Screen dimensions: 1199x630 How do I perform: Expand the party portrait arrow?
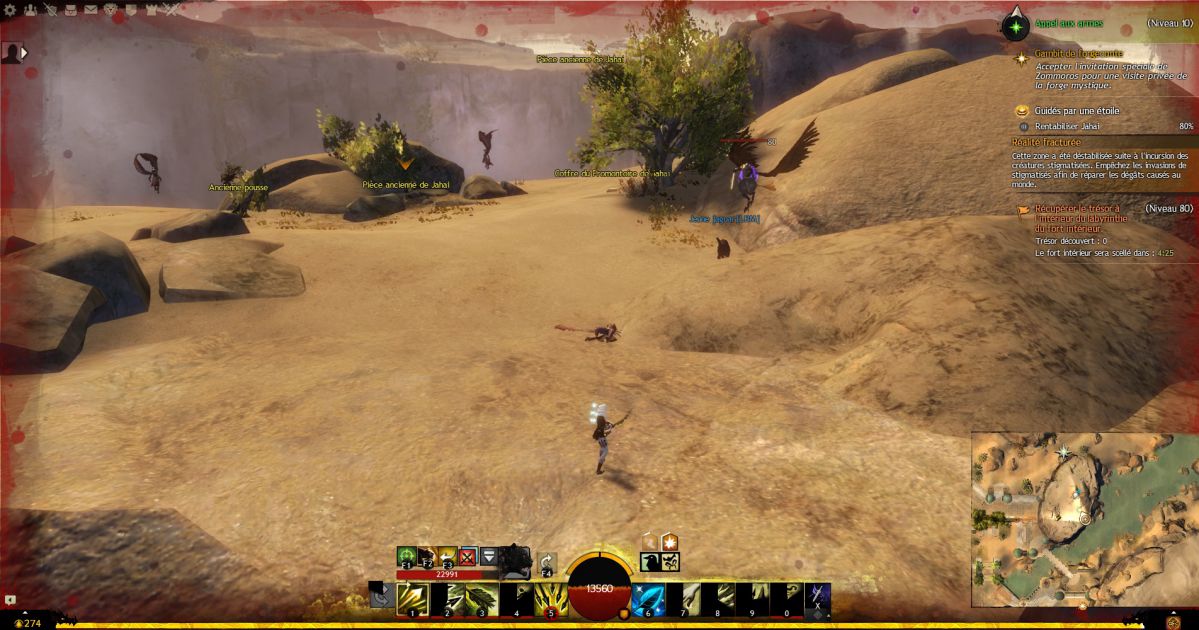pos(24,52)
